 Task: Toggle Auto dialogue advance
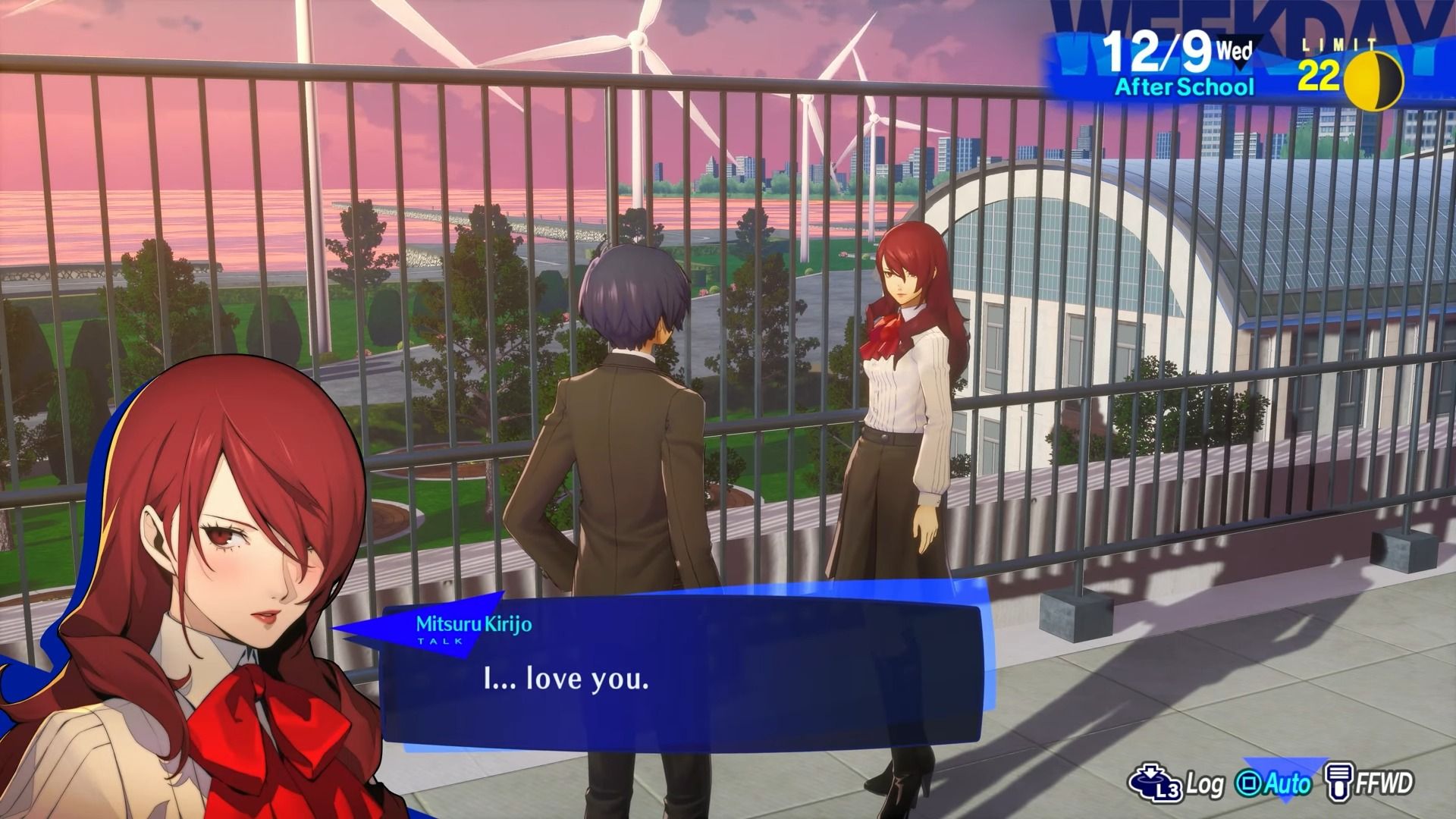[1274, 783]
